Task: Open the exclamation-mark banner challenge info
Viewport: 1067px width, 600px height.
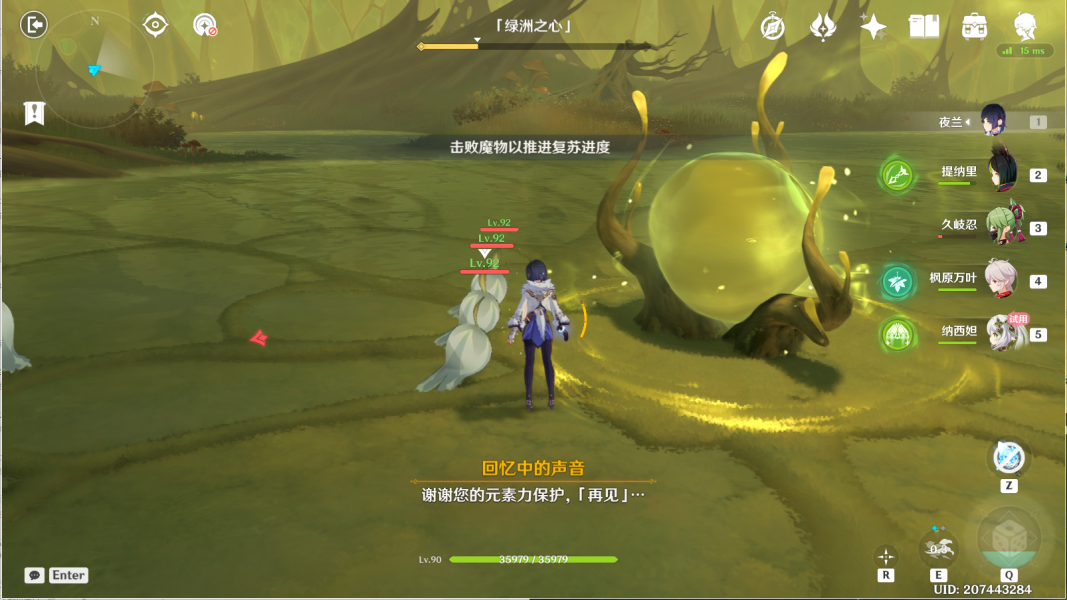Action: click(x=34, y=113)
